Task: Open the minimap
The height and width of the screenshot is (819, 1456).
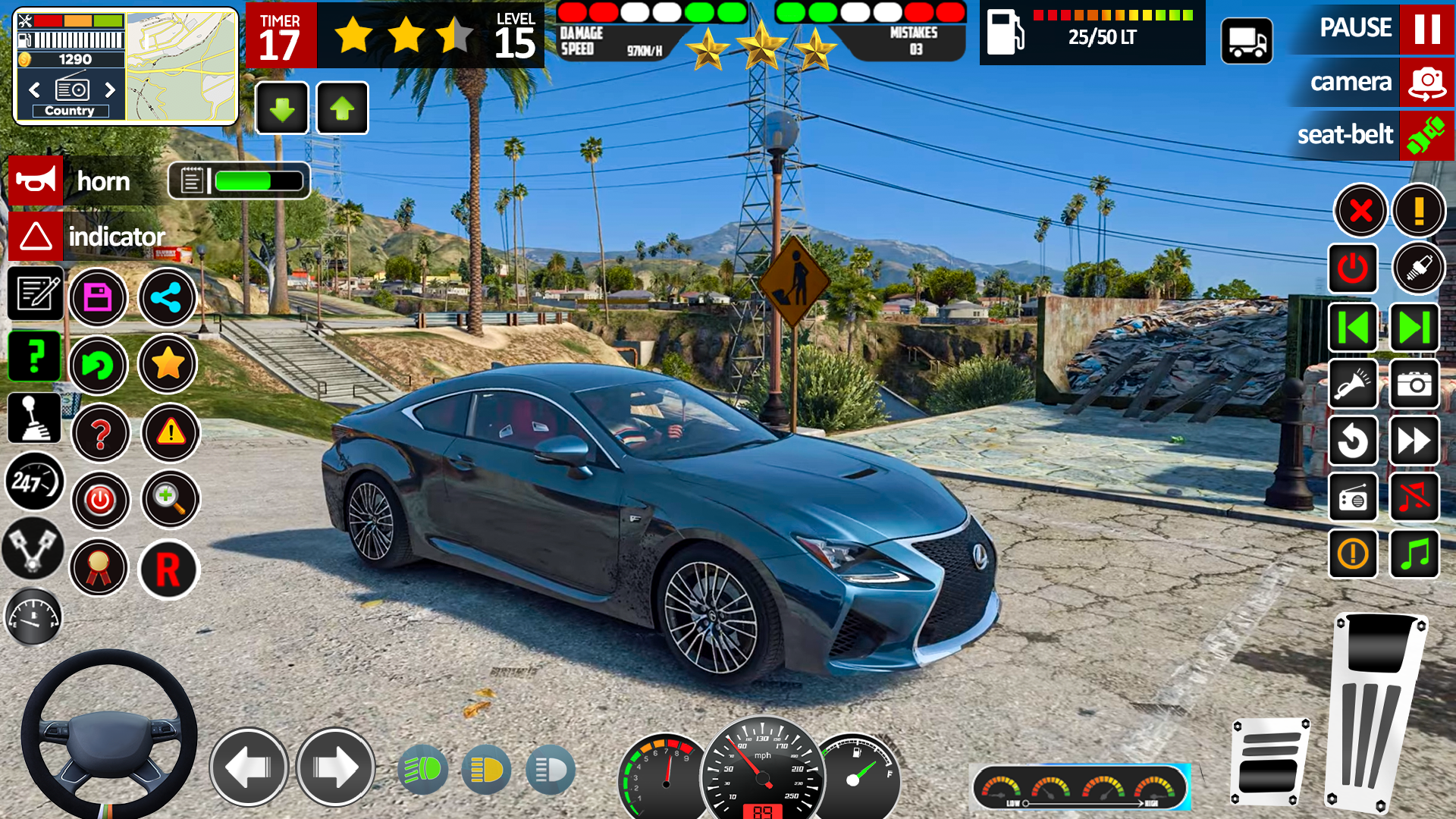Action: 181,67
